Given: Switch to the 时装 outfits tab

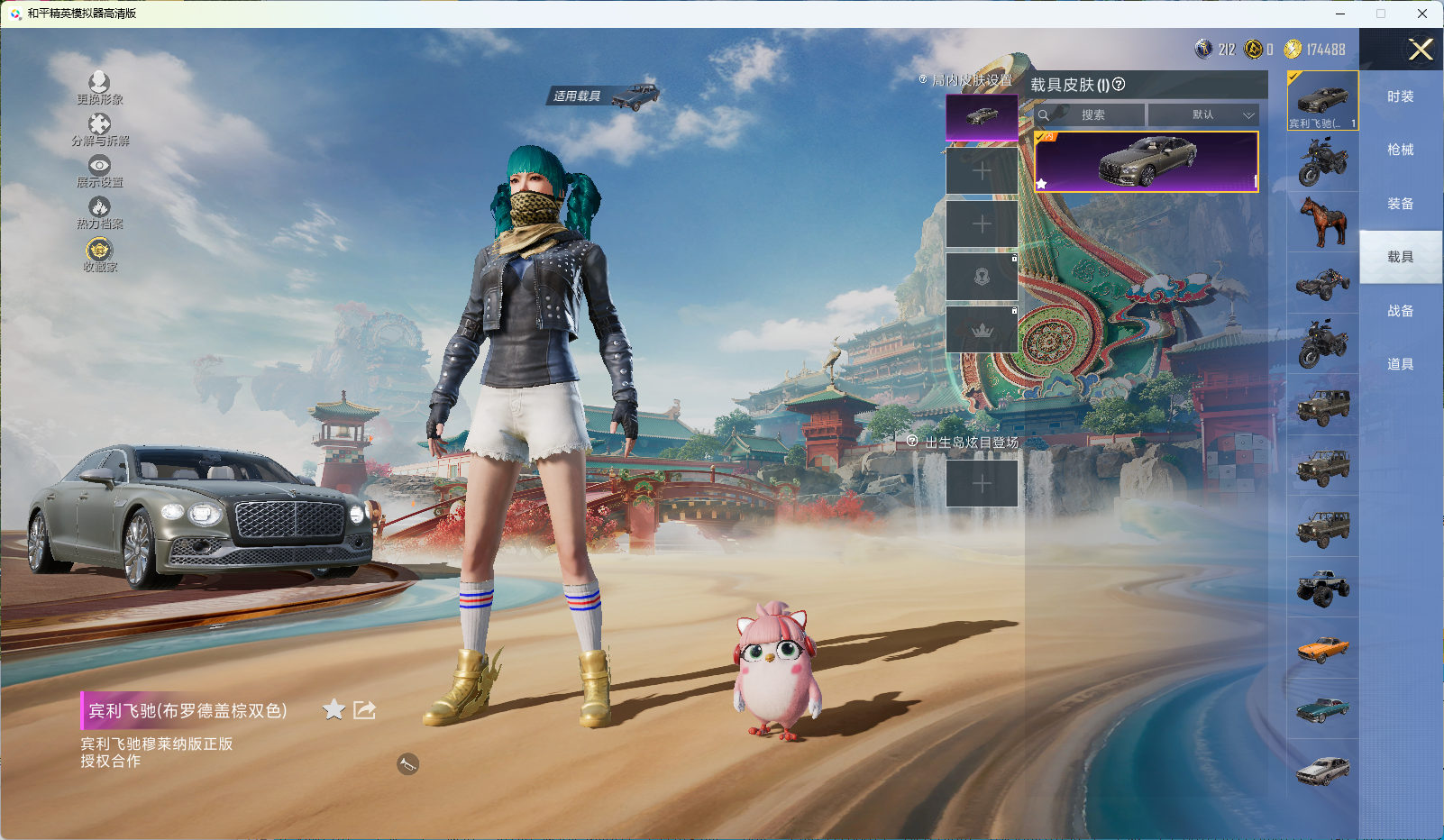Looking at the screenshot, I should (1400, 96).
